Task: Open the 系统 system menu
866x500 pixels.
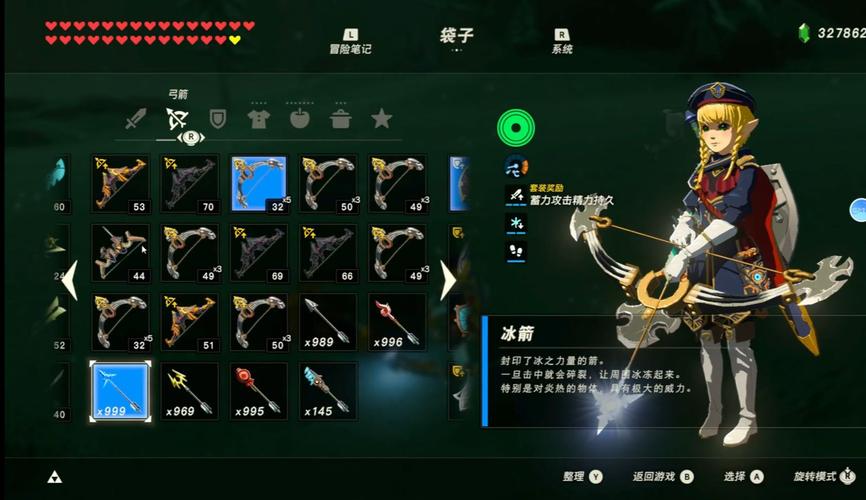Action: (x=562, y=41)
